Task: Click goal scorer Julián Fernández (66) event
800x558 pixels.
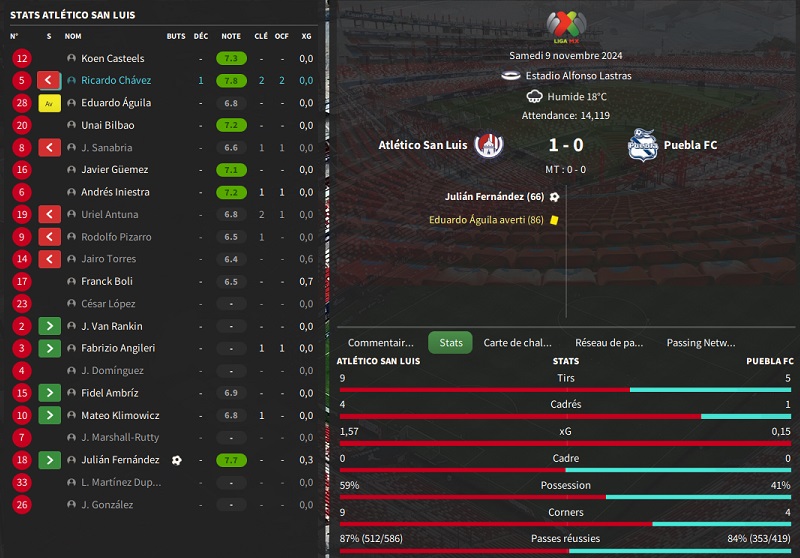Action: [494, 197]
